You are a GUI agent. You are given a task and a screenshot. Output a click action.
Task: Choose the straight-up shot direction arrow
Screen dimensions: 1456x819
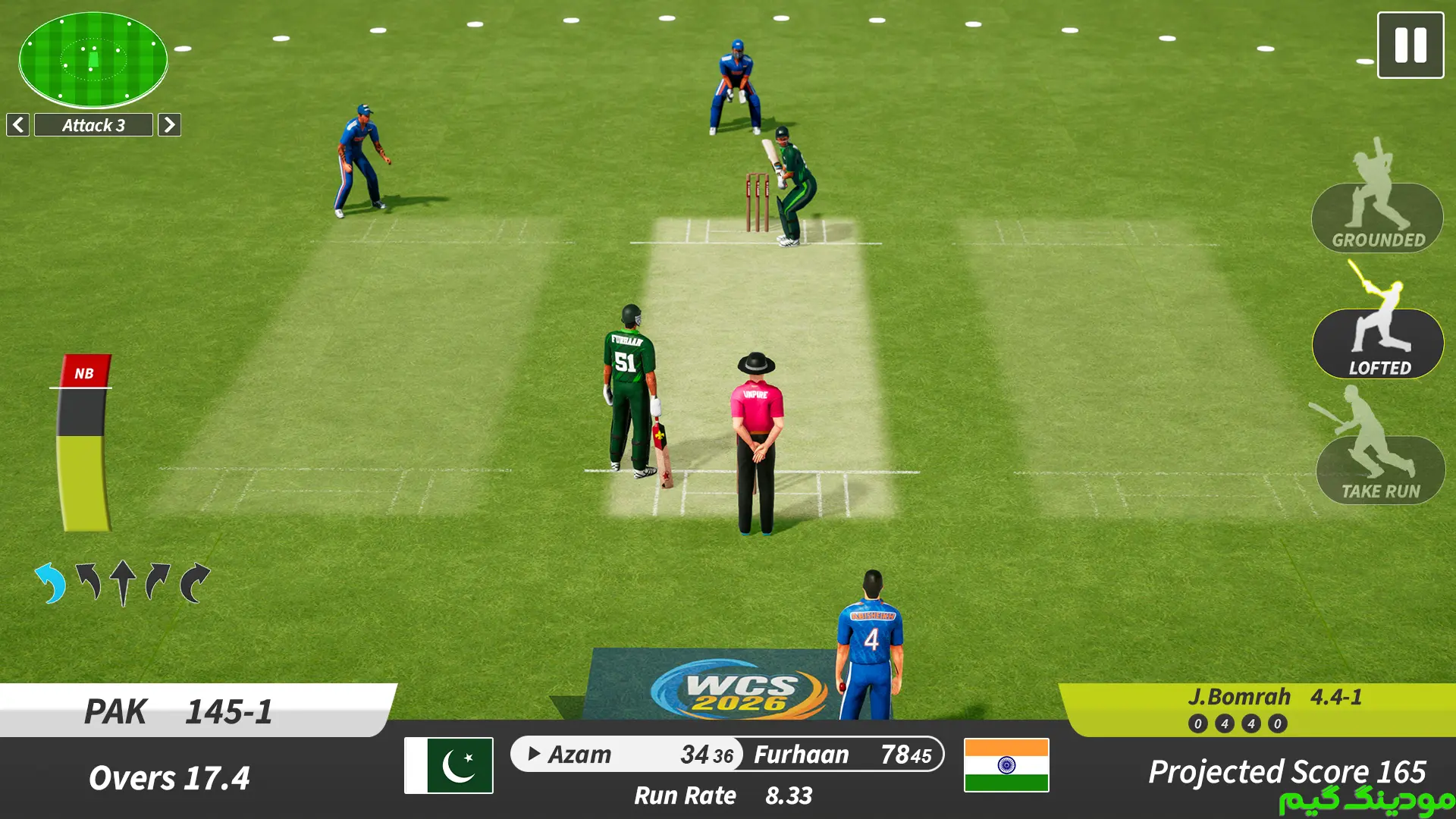click(123, 582)
